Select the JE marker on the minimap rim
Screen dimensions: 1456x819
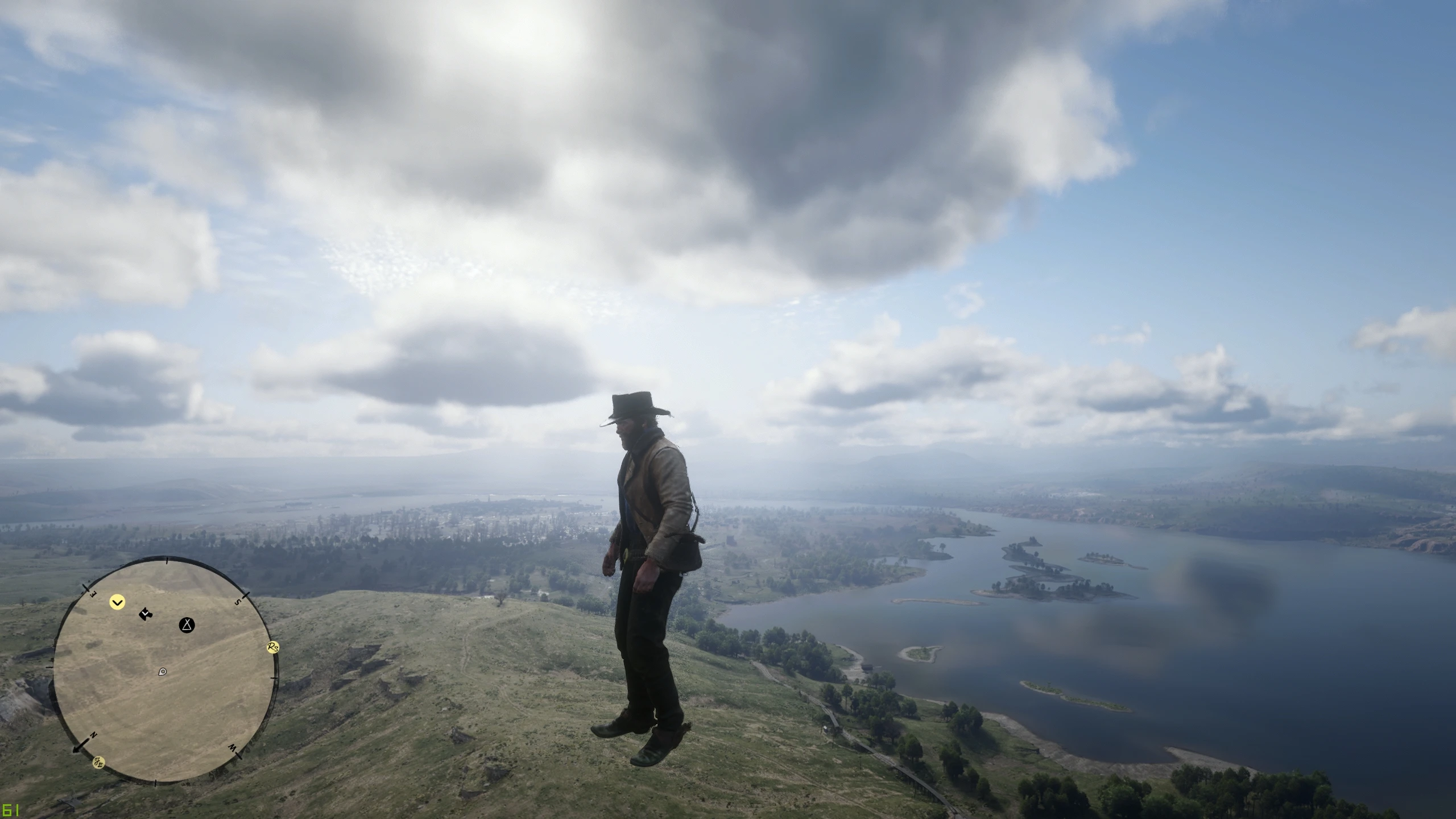coord(98,763)
